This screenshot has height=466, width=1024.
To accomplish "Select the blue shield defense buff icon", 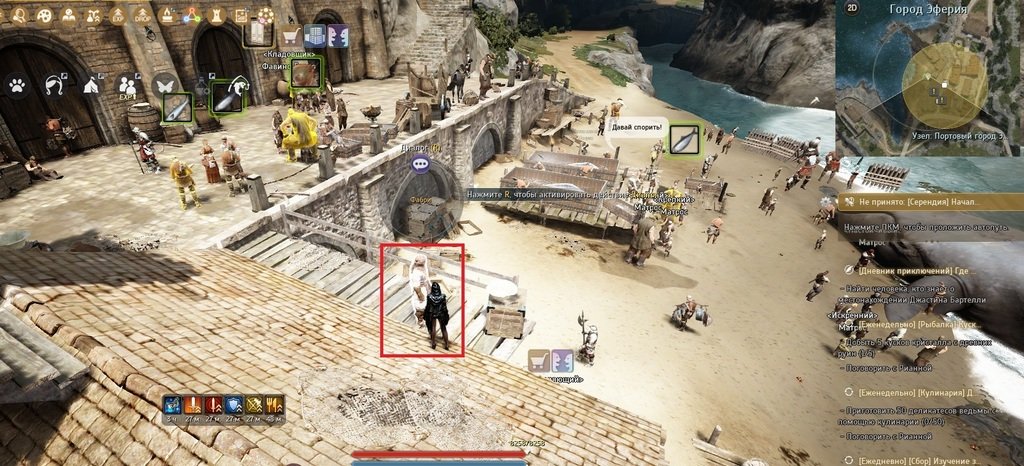I will pyautogui.click(x=233, y=404).
